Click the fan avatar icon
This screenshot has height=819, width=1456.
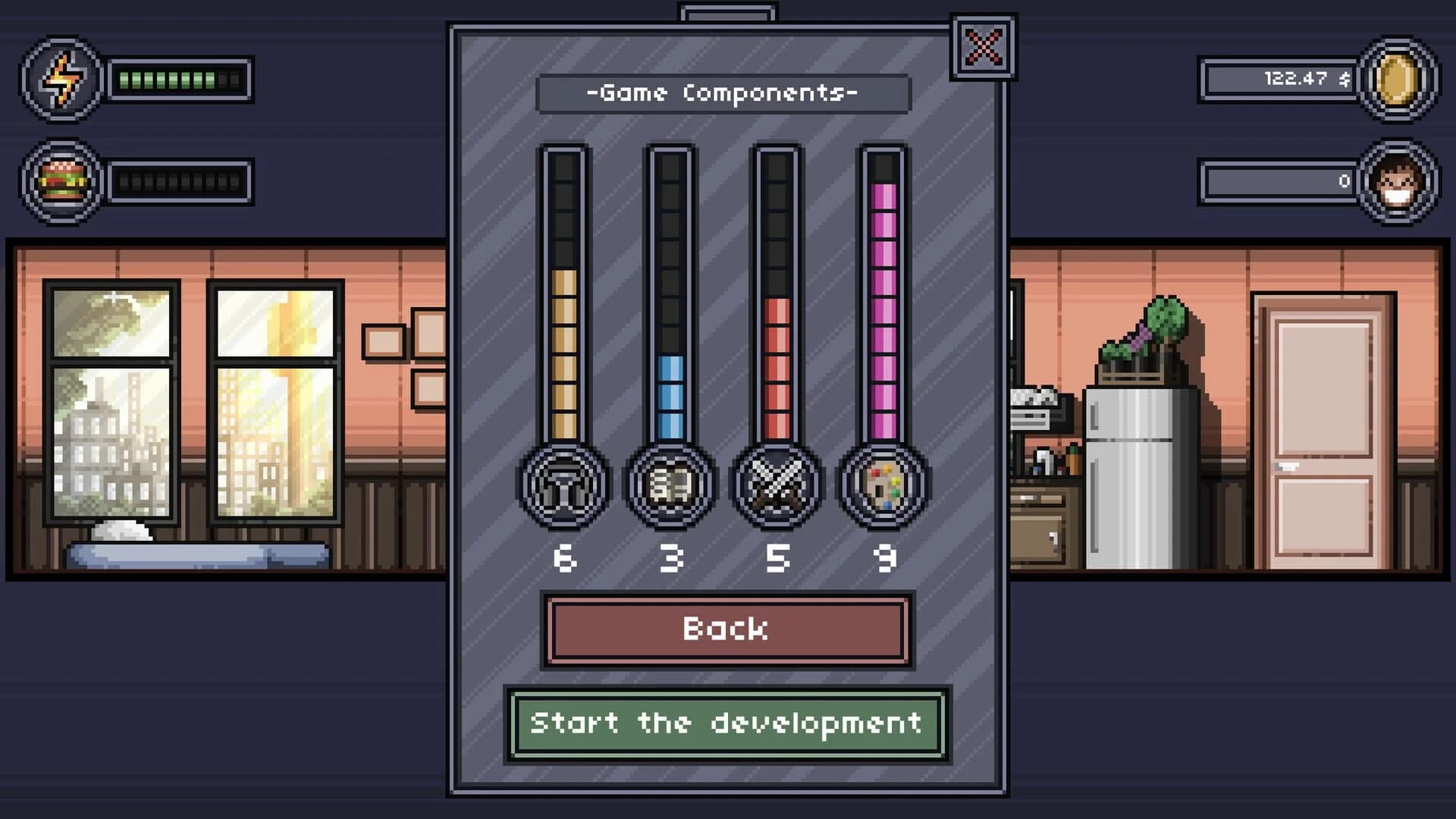pos(1398,182)
